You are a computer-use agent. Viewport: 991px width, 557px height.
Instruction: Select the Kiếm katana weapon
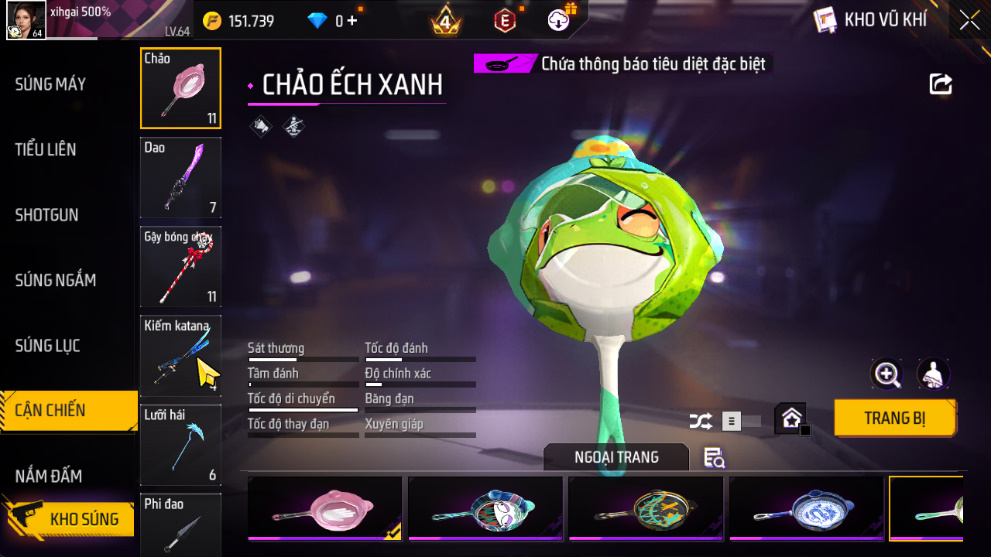(181, 356)
